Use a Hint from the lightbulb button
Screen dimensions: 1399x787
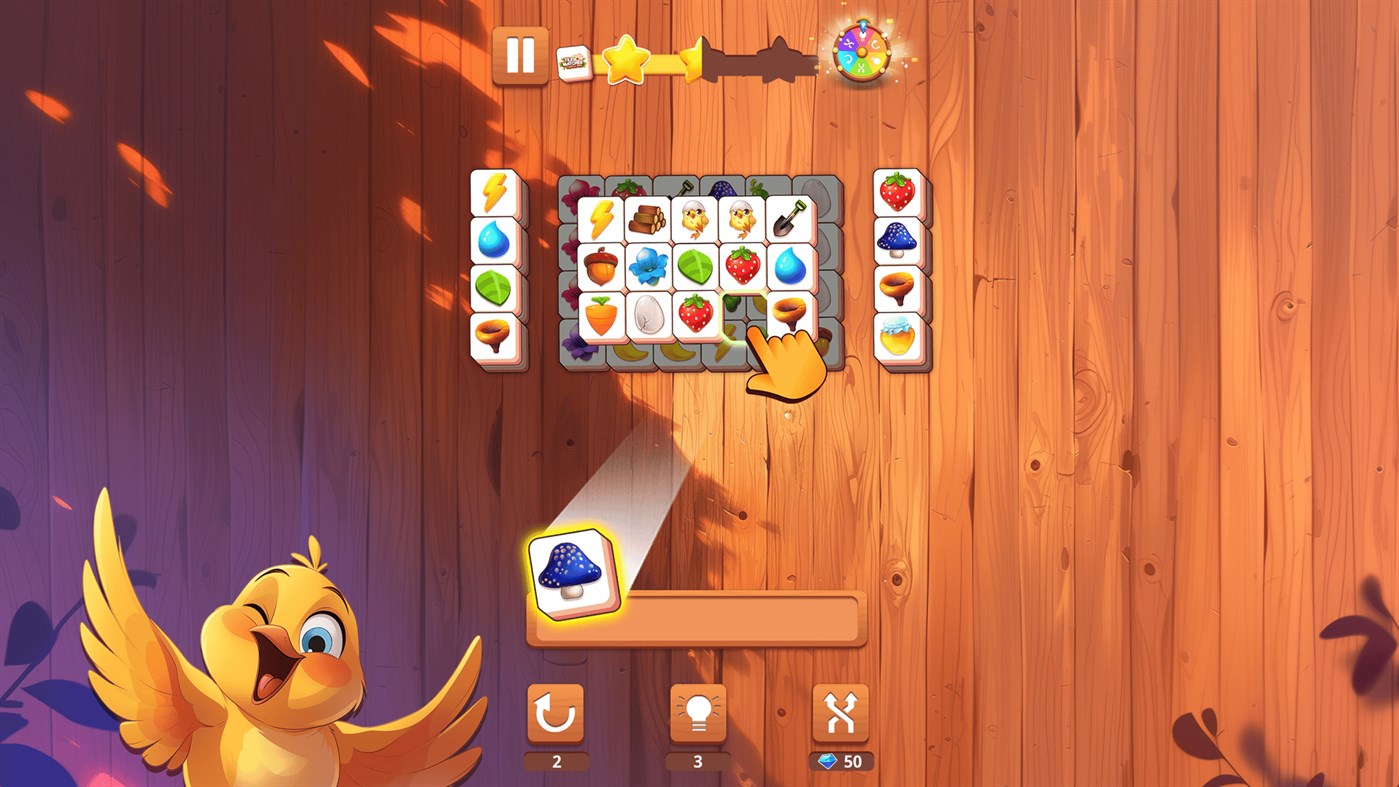point(698,713)
